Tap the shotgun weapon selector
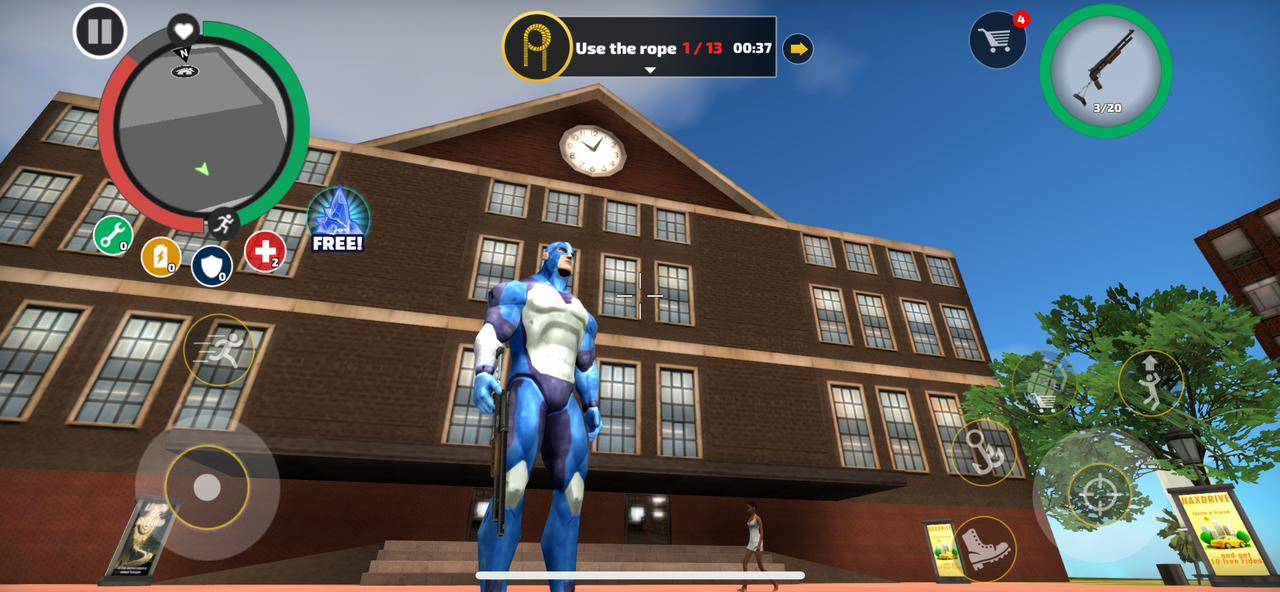 (x=1105, y=71)
